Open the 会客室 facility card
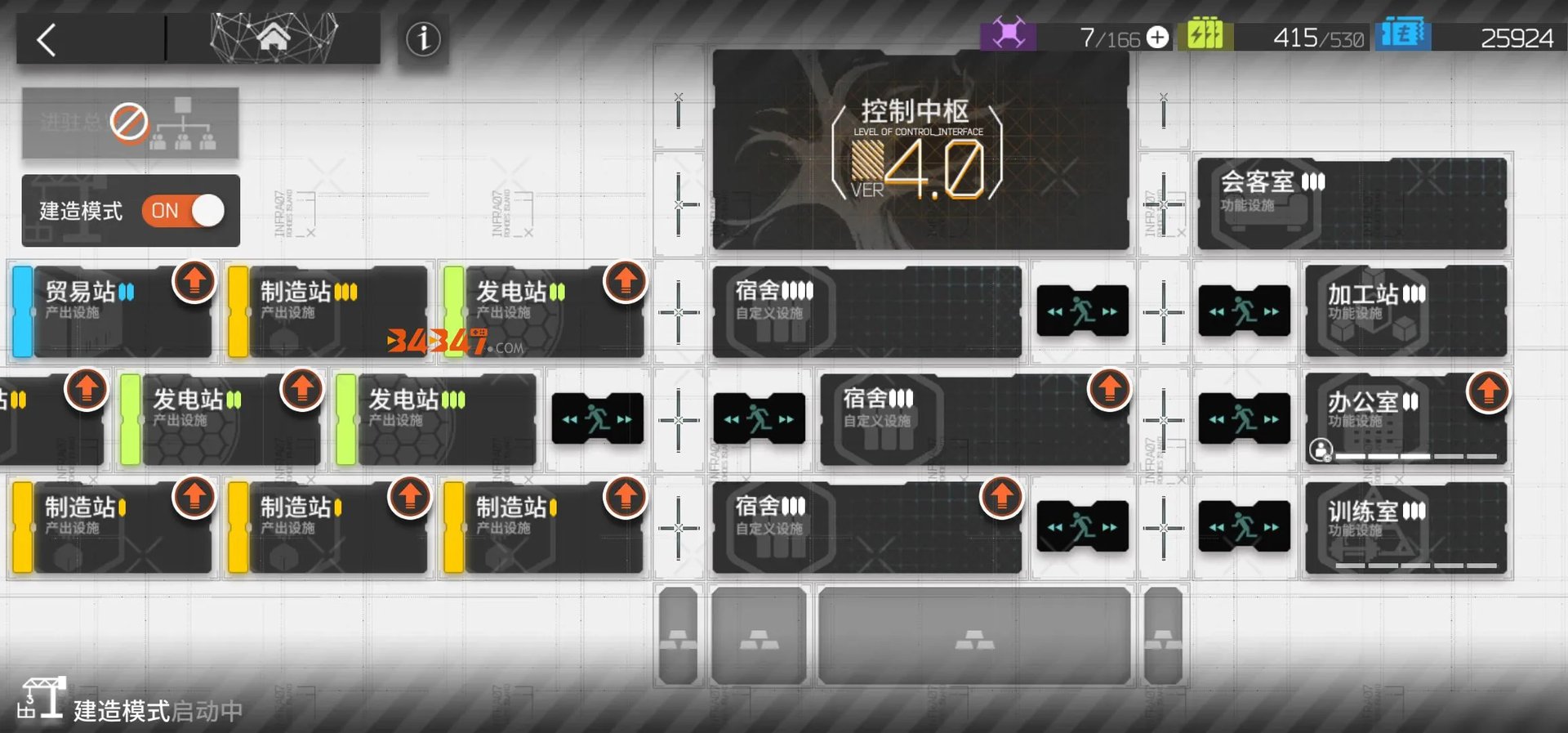The image size is (1568, 733). point(1352,203)
